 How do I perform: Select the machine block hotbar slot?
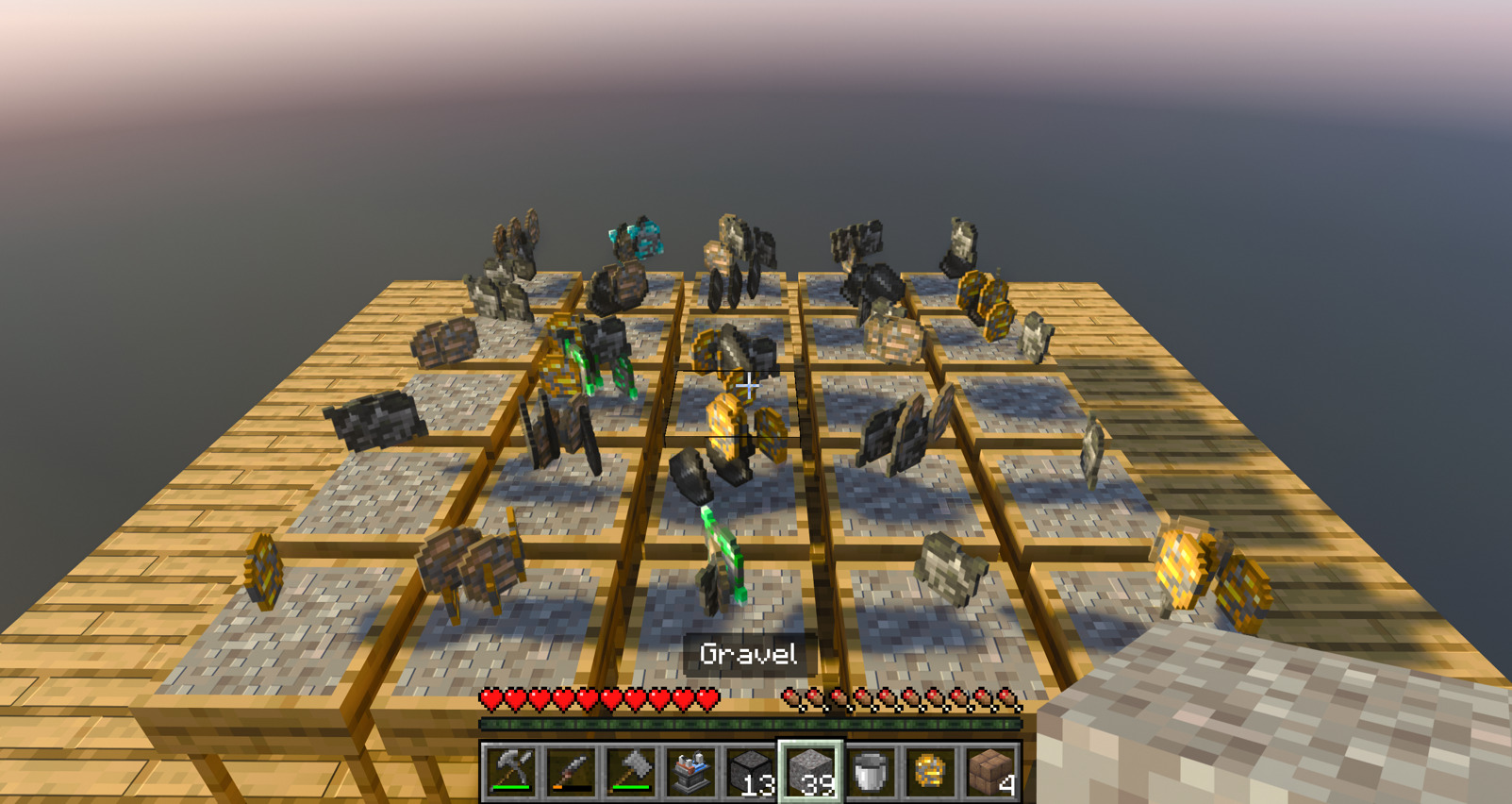pyautogui.click(x=691, y=770)
